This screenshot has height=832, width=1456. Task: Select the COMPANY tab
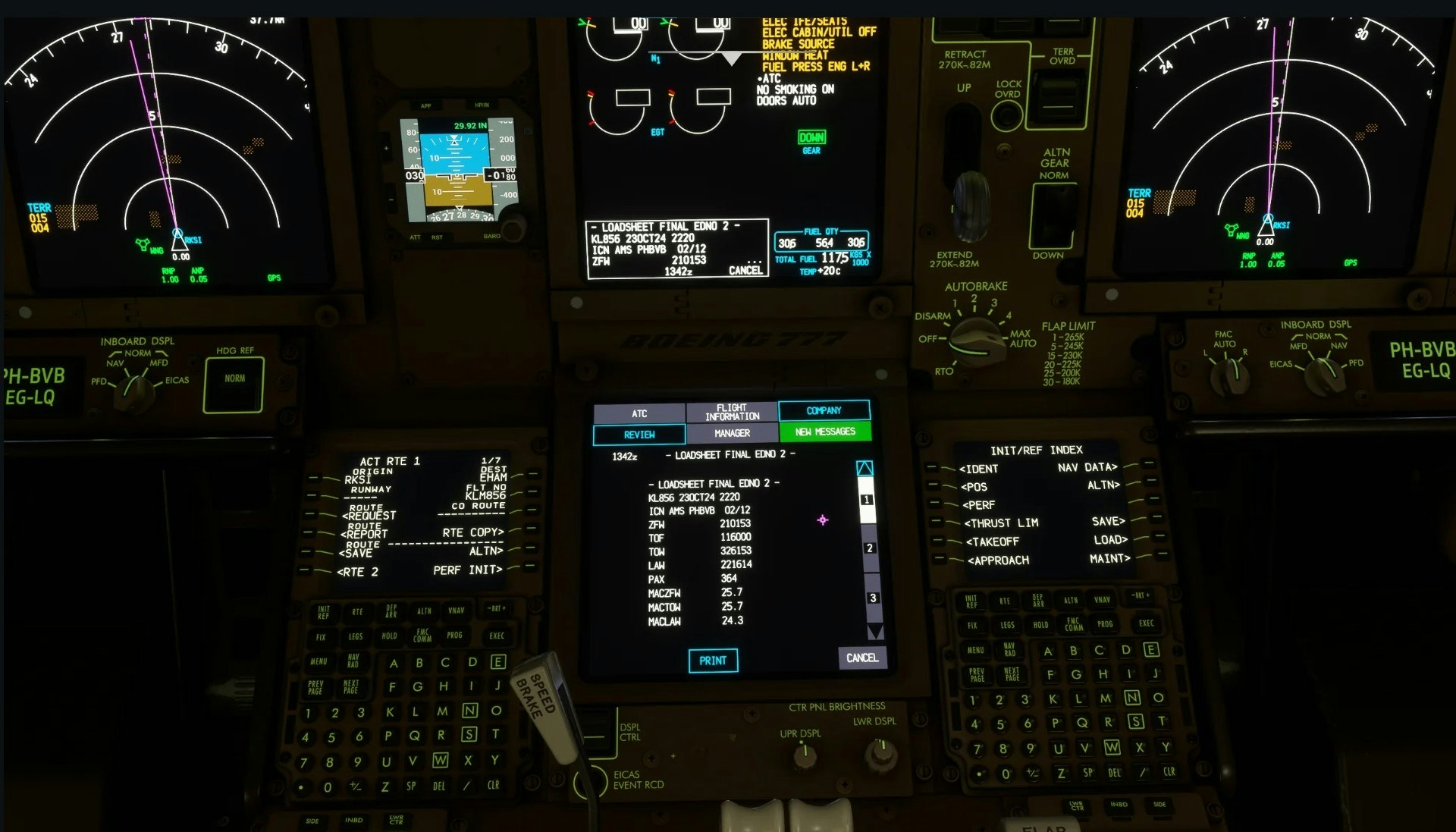tap(824, 410)
